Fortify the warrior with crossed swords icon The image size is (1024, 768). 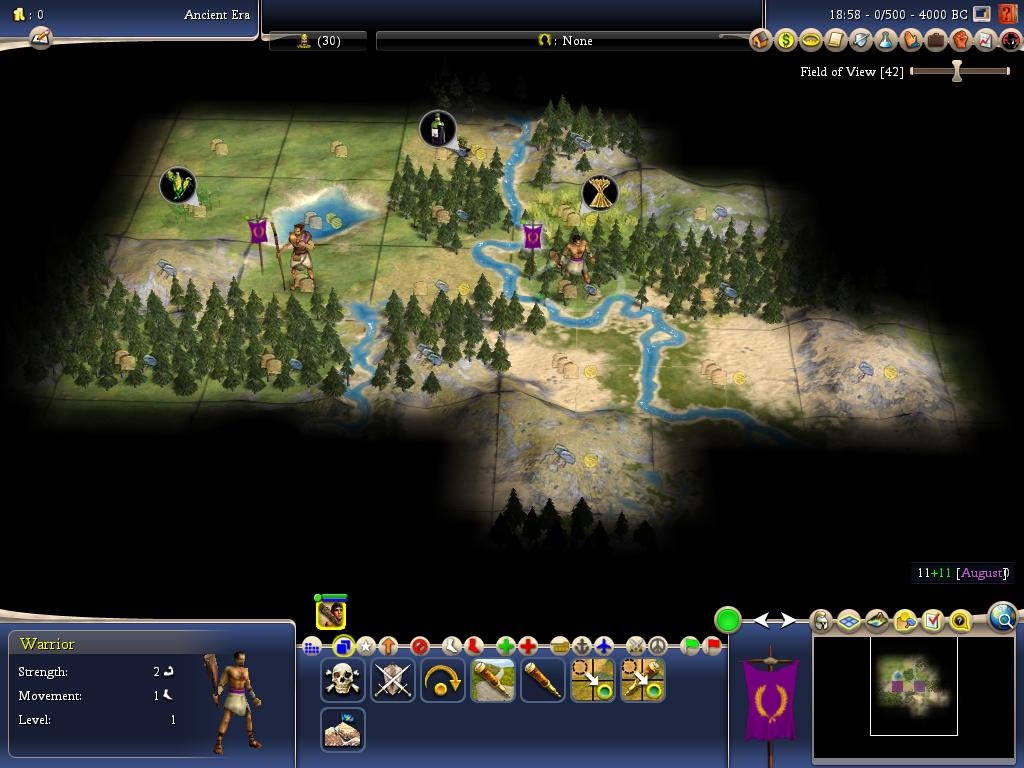click(392, 681)
